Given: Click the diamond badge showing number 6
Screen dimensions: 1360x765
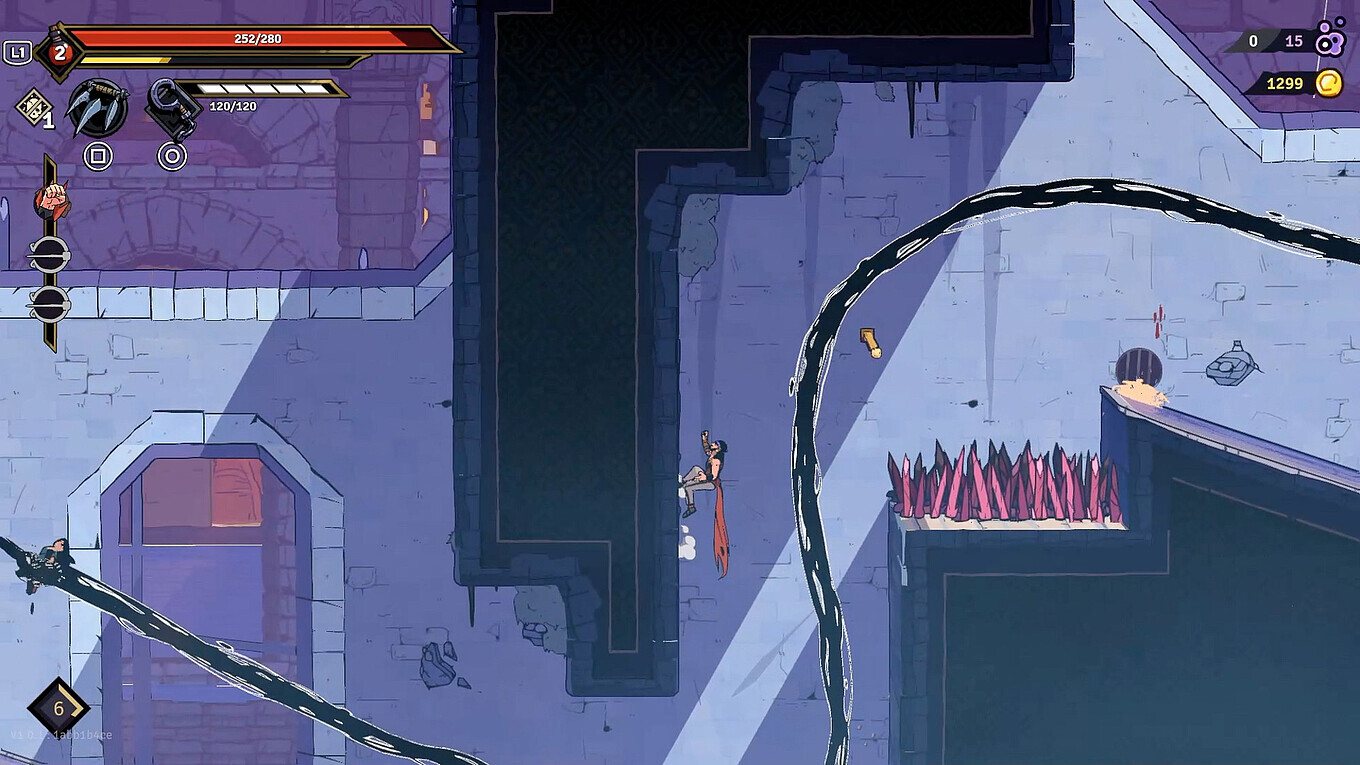Looking at the screenshot, I should point(58,709).
